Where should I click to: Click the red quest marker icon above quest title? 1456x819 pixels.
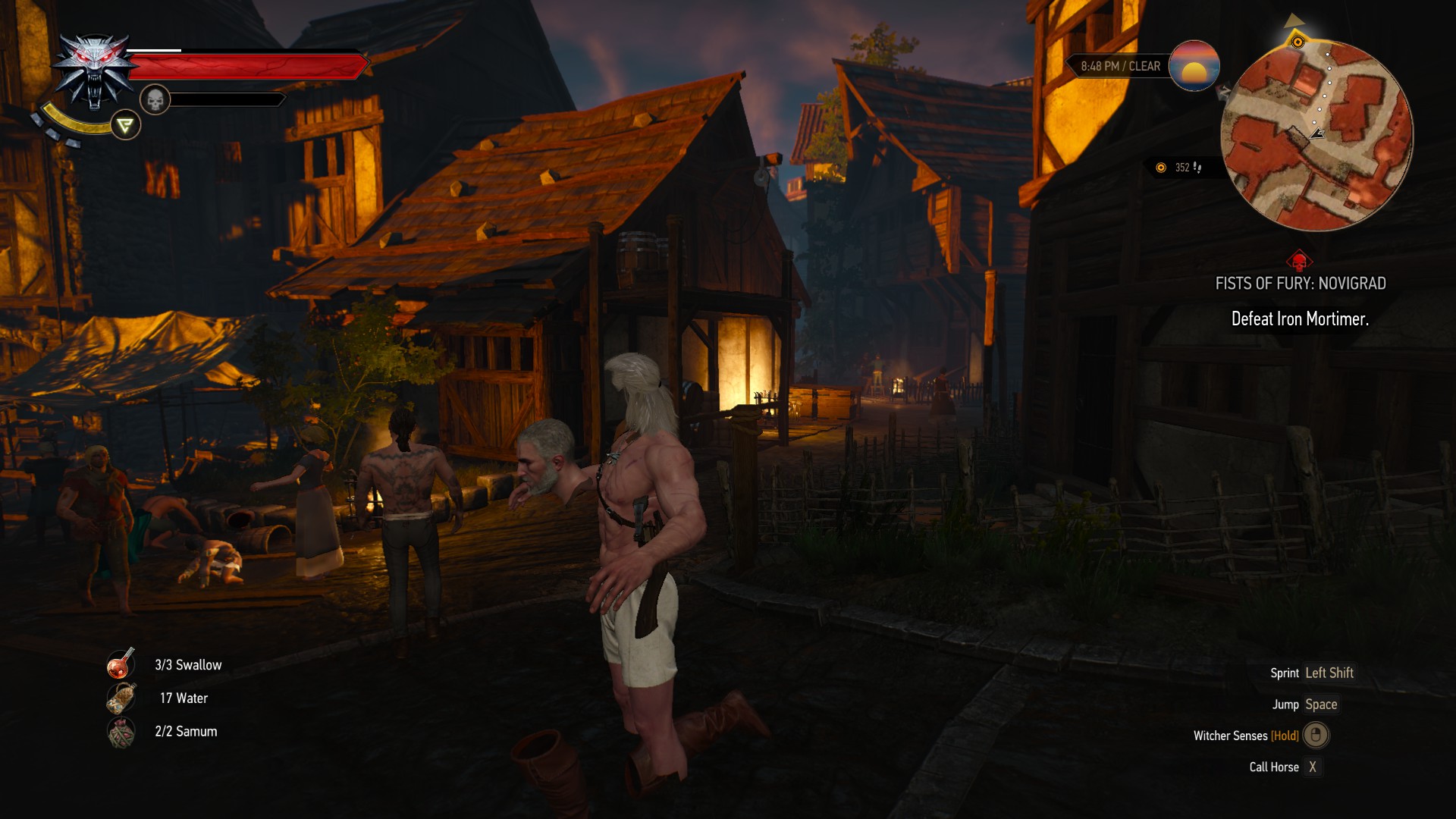pyautogui.click(x=1299, y=262)
